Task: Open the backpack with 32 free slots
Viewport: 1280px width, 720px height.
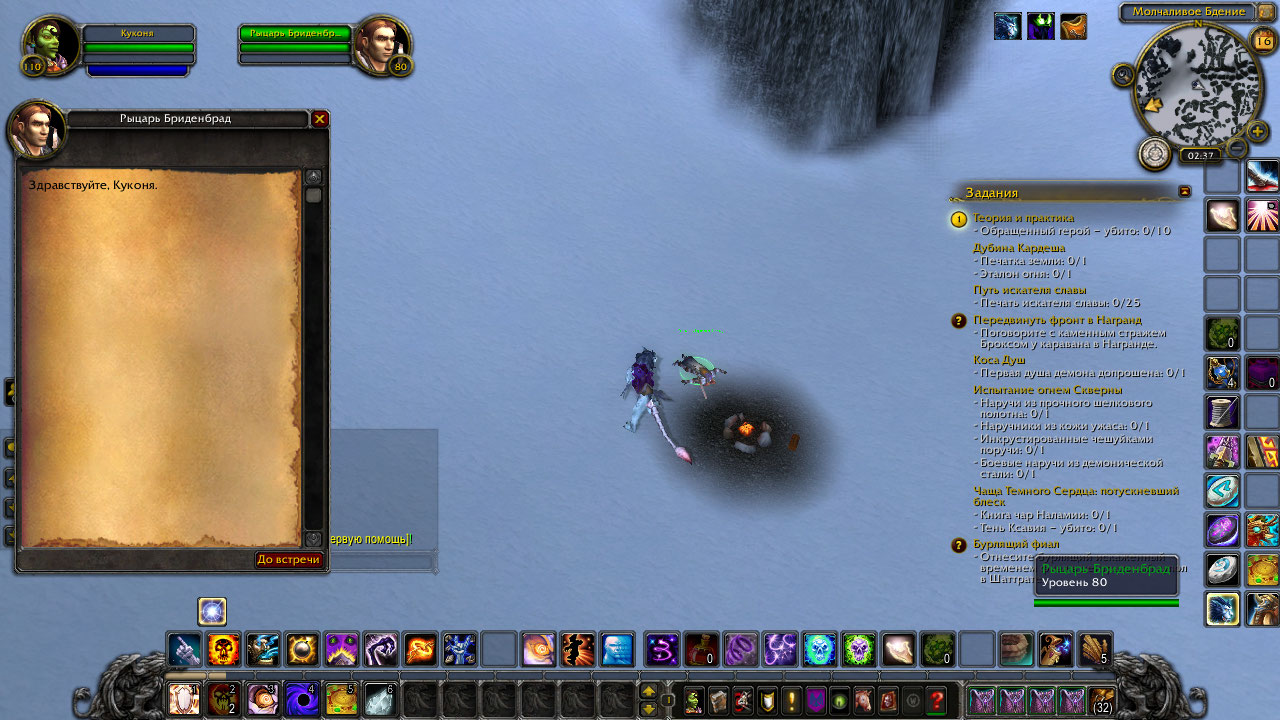Action: [1102, 700]
